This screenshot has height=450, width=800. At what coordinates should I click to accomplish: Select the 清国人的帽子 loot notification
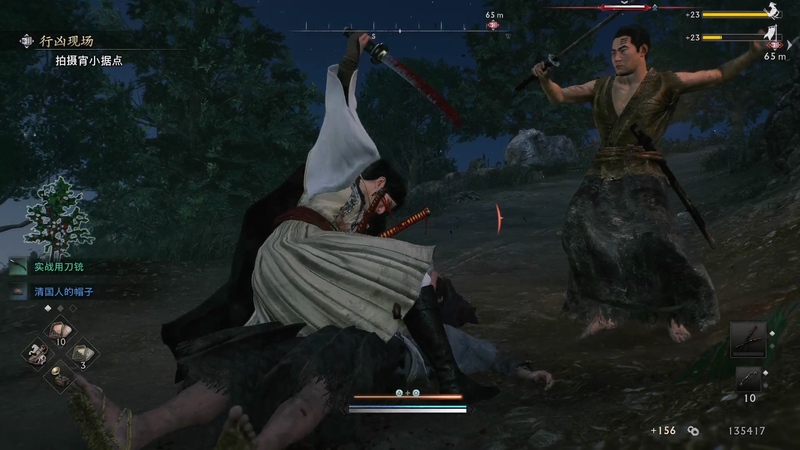(x=68, y=292)
